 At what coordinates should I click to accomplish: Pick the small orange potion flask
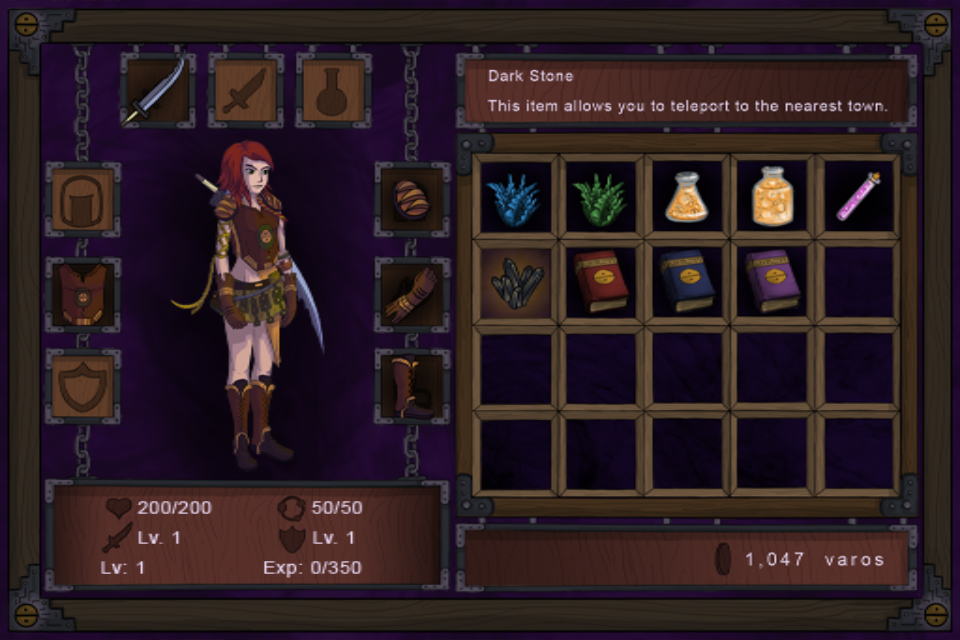coord(686,197)
